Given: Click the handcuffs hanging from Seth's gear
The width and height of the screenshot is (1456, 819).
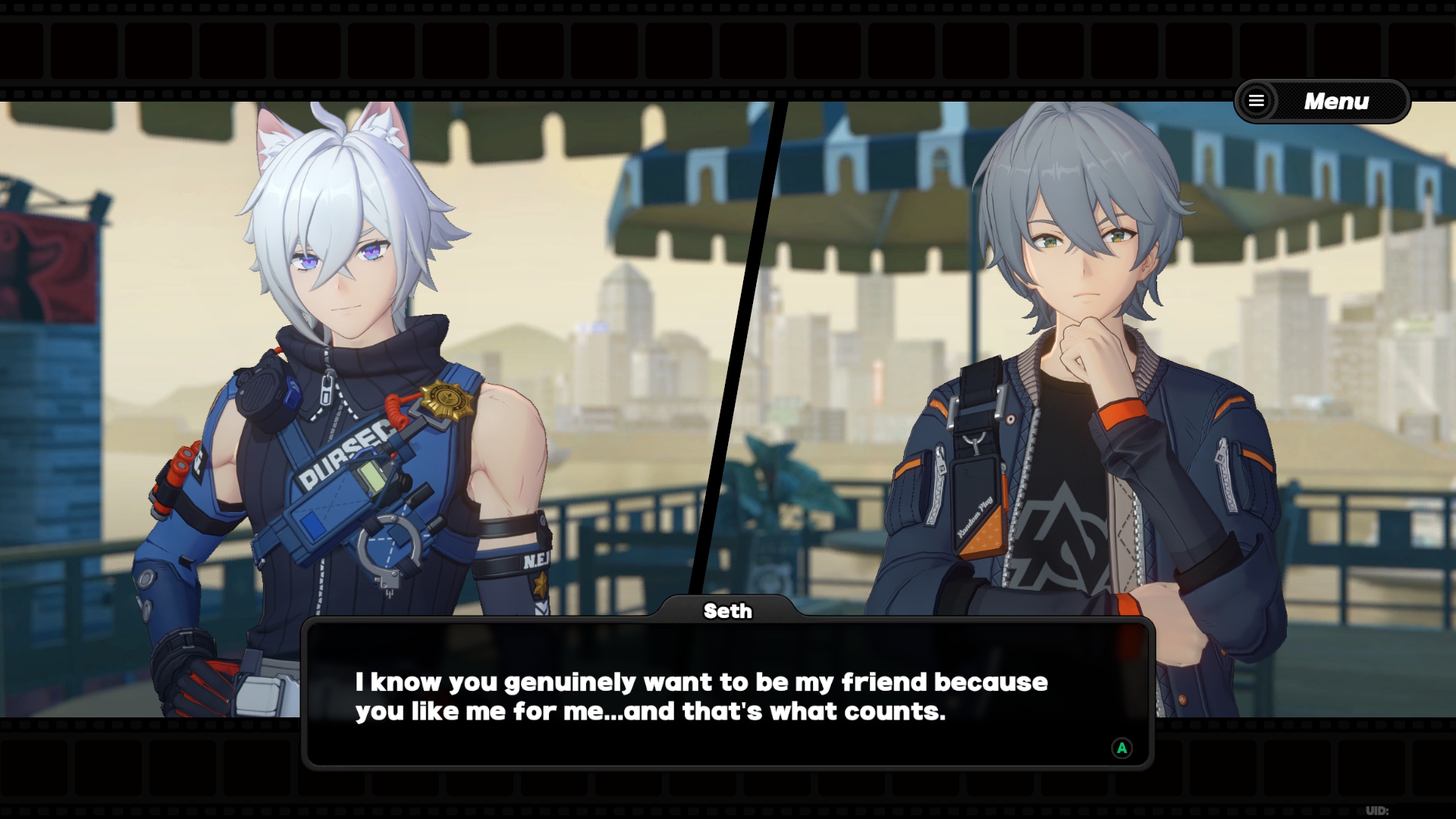Looking at the screenshot, I should pyautogui.click(x=389, y=543).
